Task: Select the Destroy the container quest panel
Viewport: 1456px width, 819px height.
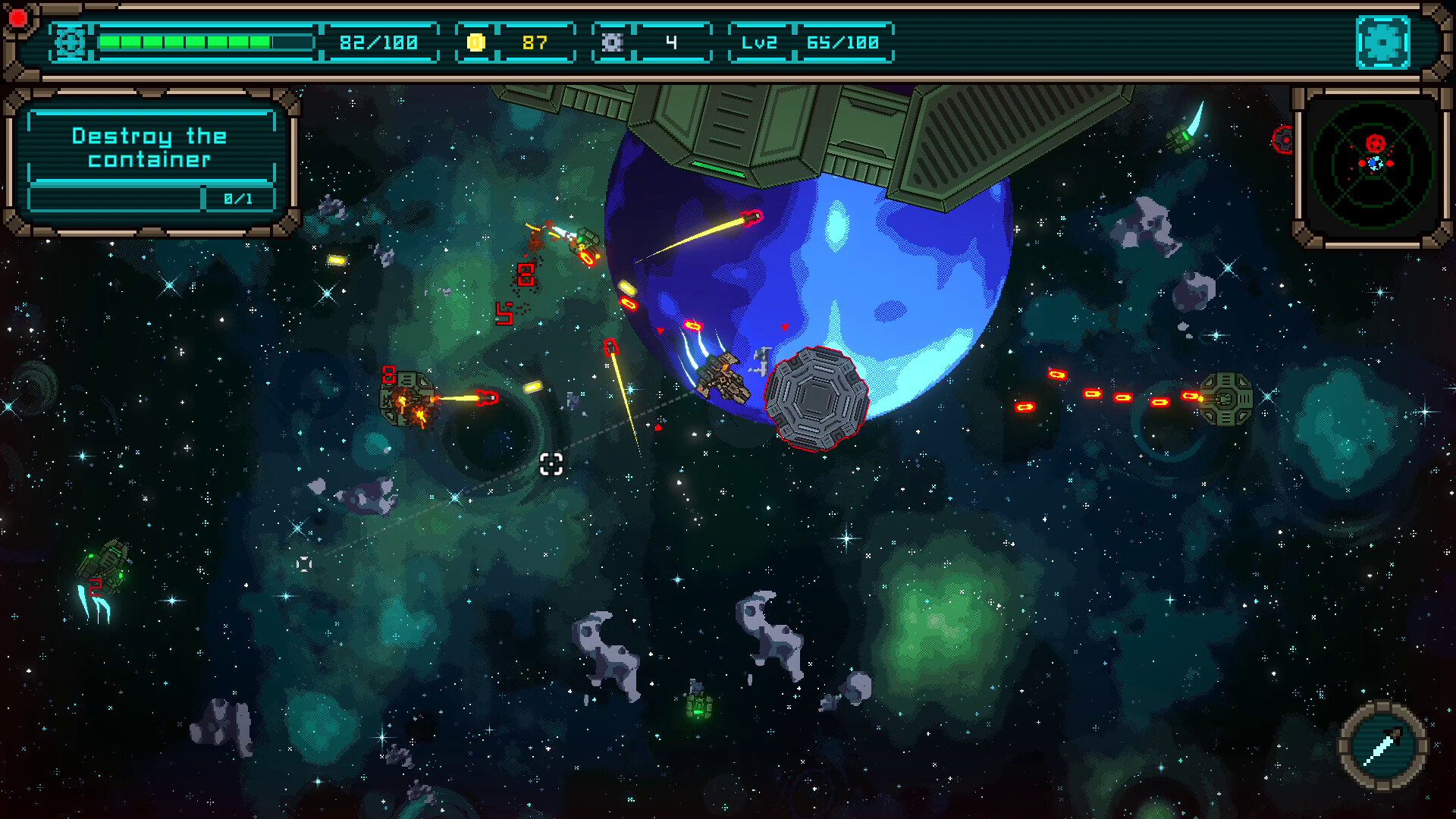Action: click(149, 149)
